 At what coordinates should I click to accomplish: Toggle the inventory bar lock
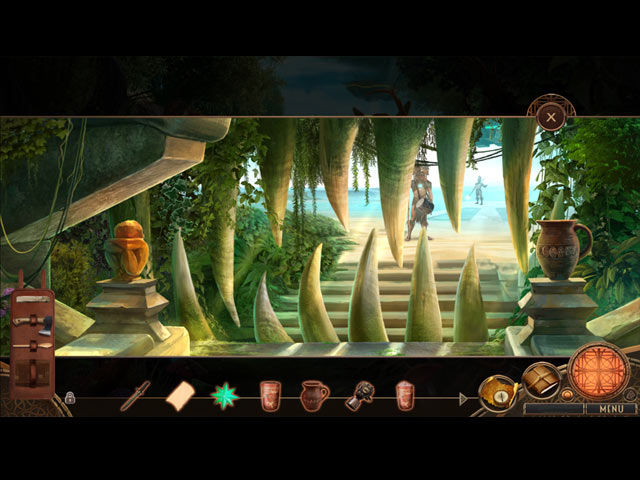[70, 397]
